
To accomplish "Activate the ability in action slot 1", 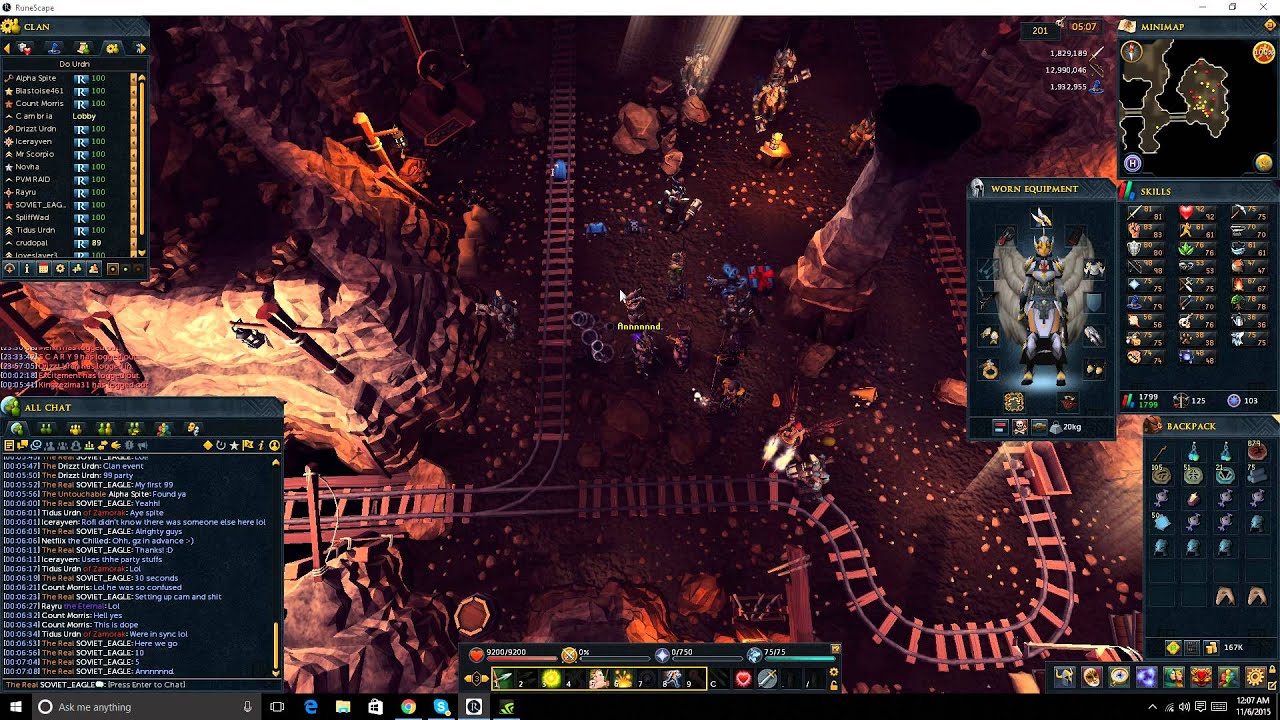I will click(x=503, y=679).
